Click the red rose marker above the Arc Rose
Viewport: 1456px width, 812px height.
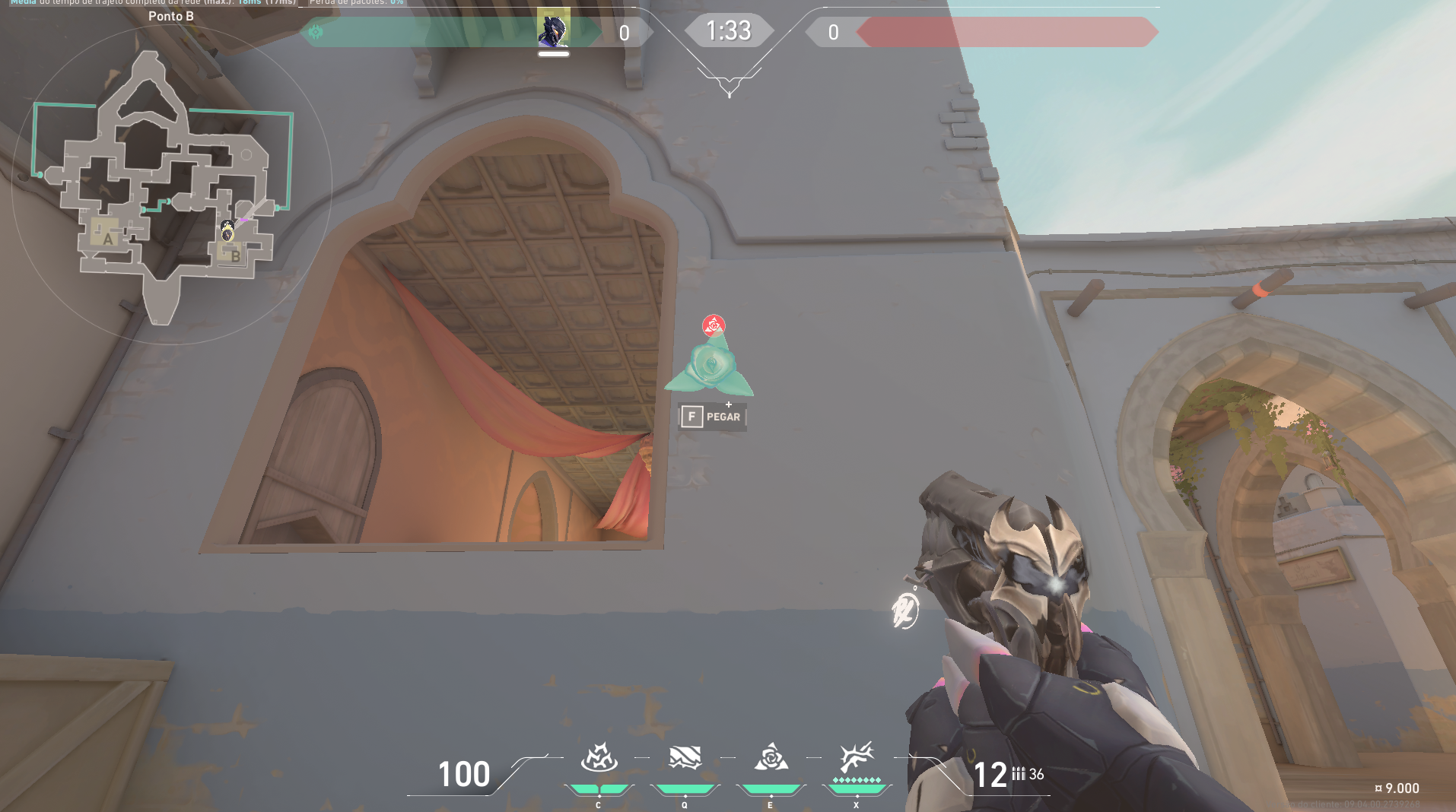[714, 326]
